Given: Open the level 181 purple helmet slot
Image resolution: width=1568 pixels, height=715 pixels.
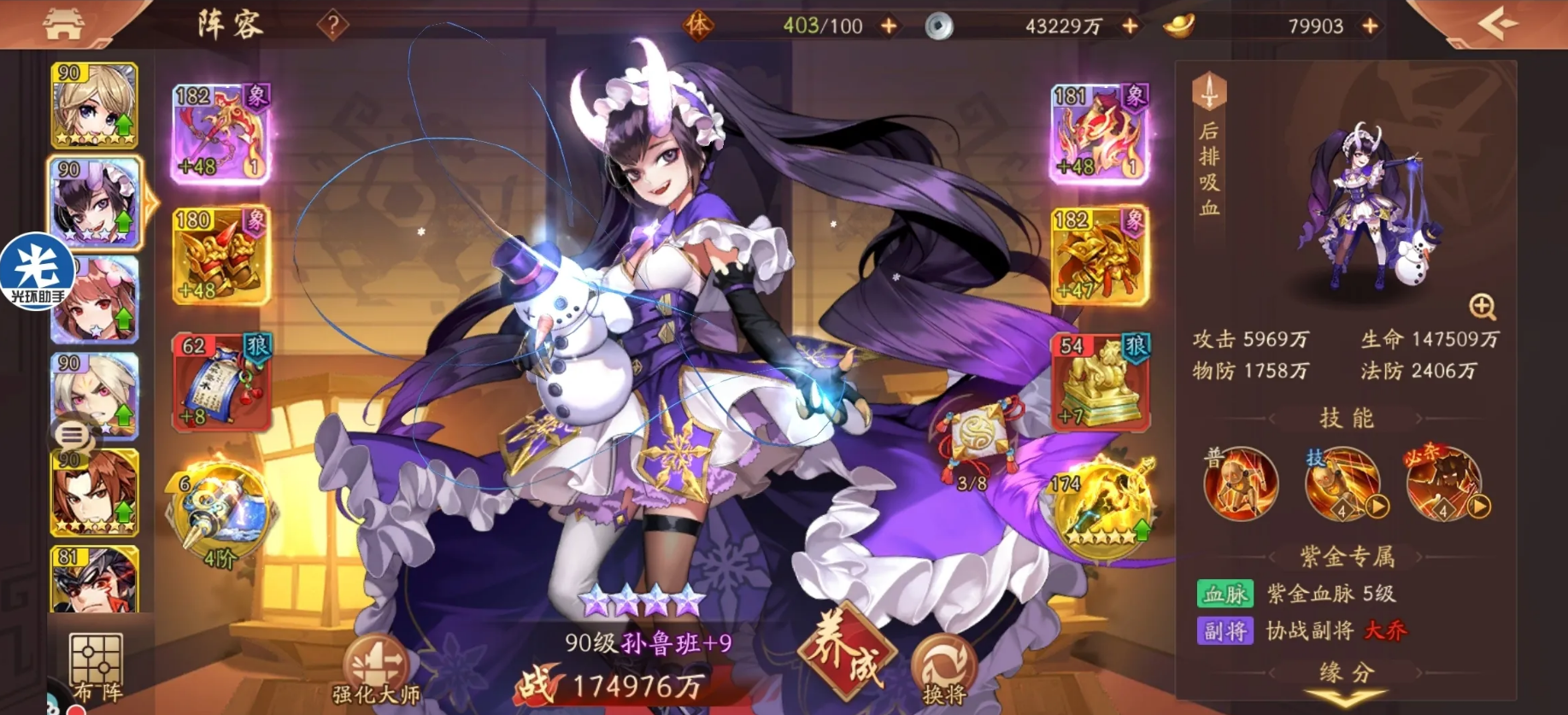Looking at the screenshot, I should (x=1099, y=133).
